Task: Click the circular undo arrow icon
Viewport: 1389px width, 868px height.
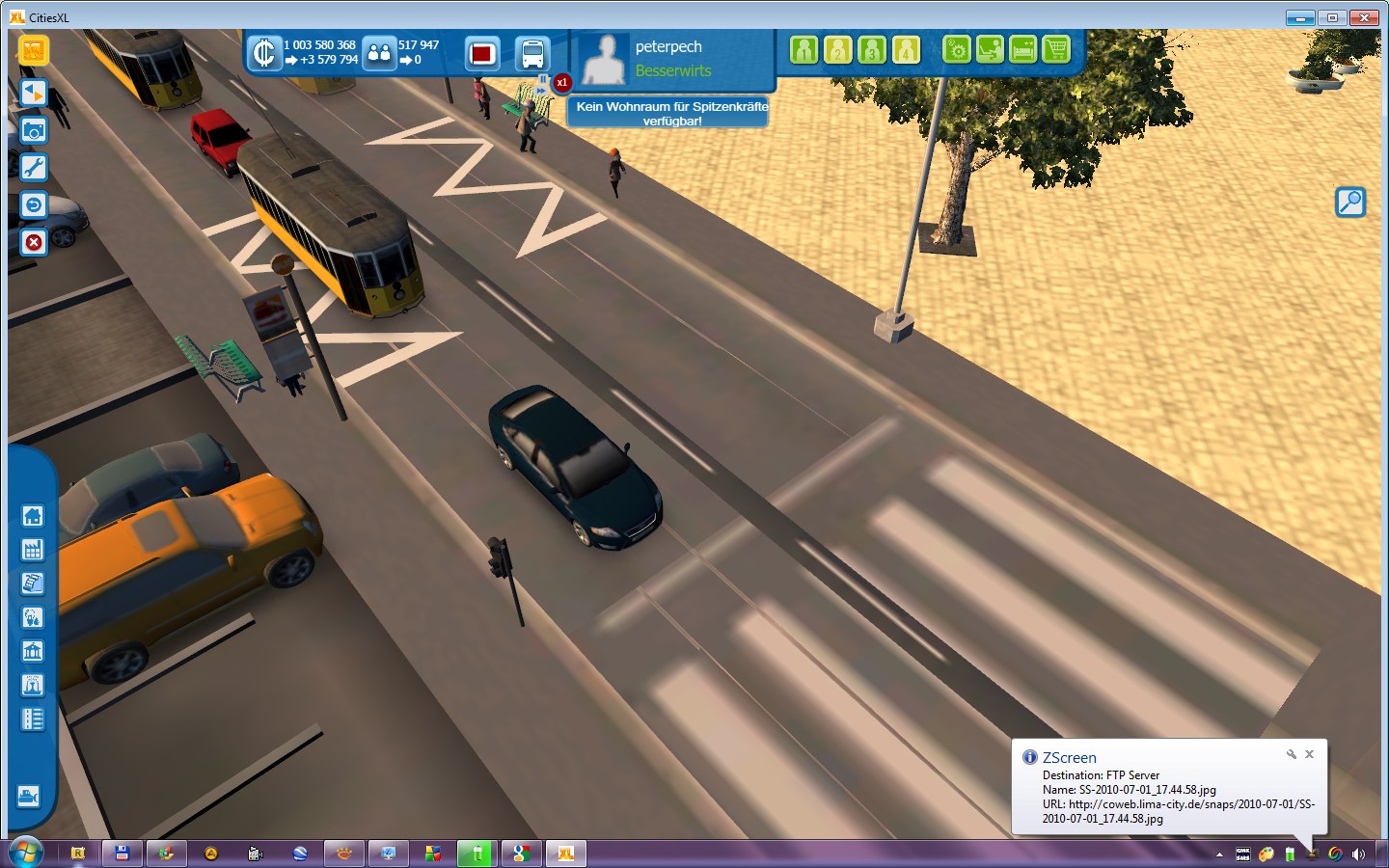Action: click(x=33, y=205)
